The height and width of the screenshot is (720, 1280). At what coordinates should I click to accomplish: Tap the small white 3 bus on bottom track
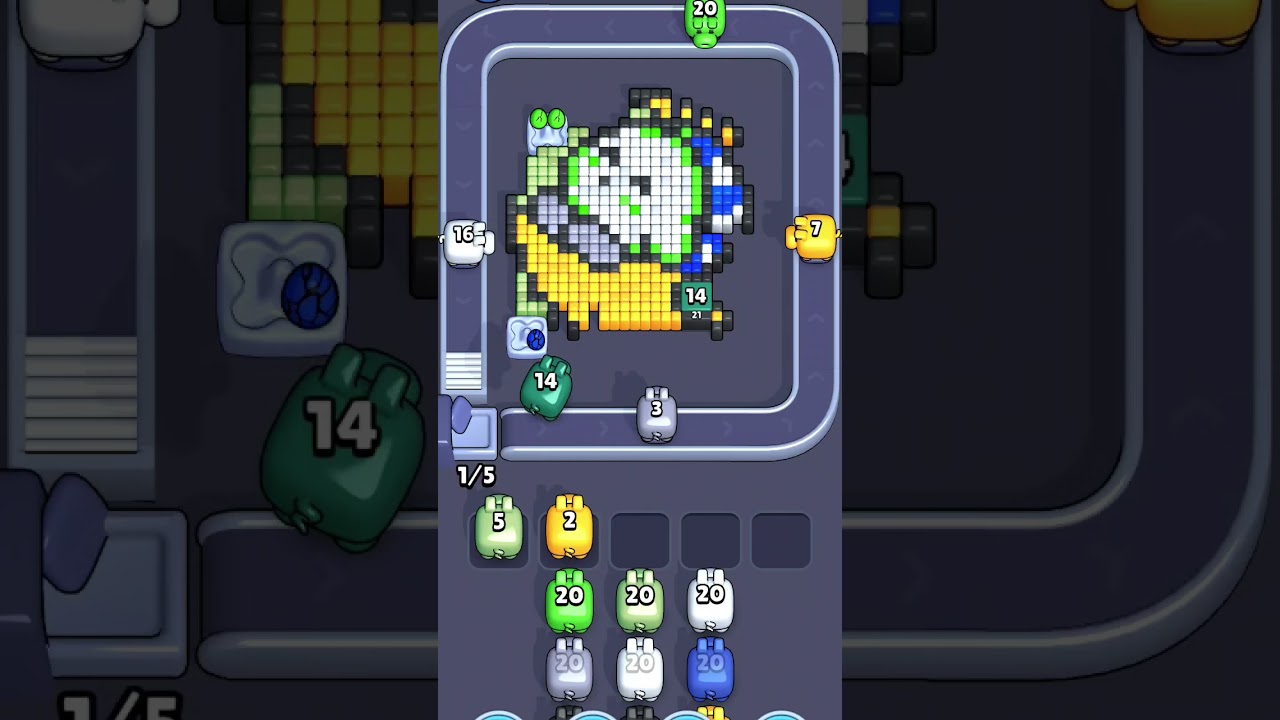656,415
